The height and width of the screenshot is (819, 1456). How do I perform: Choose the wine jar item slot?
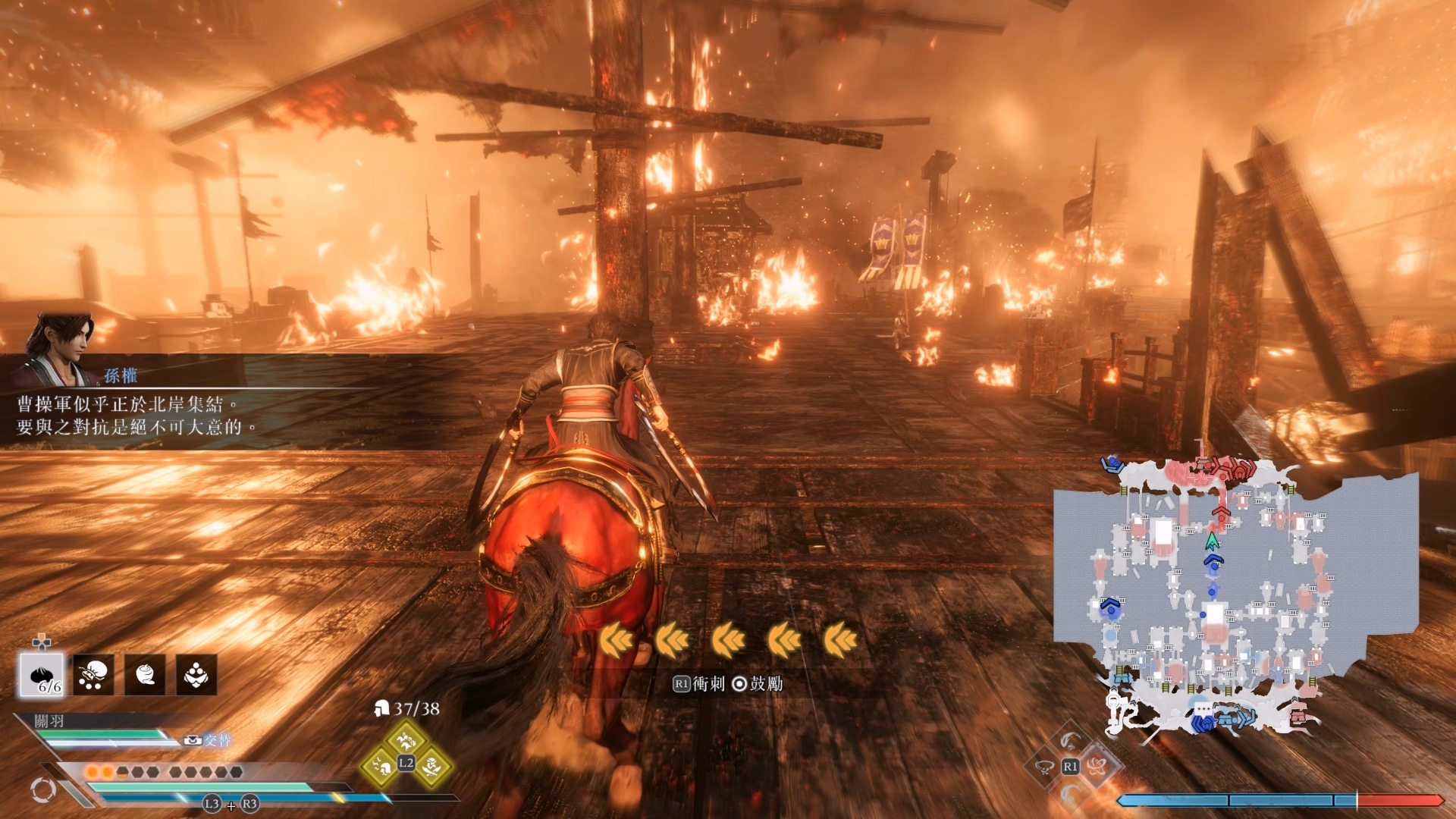click(145, 674)
